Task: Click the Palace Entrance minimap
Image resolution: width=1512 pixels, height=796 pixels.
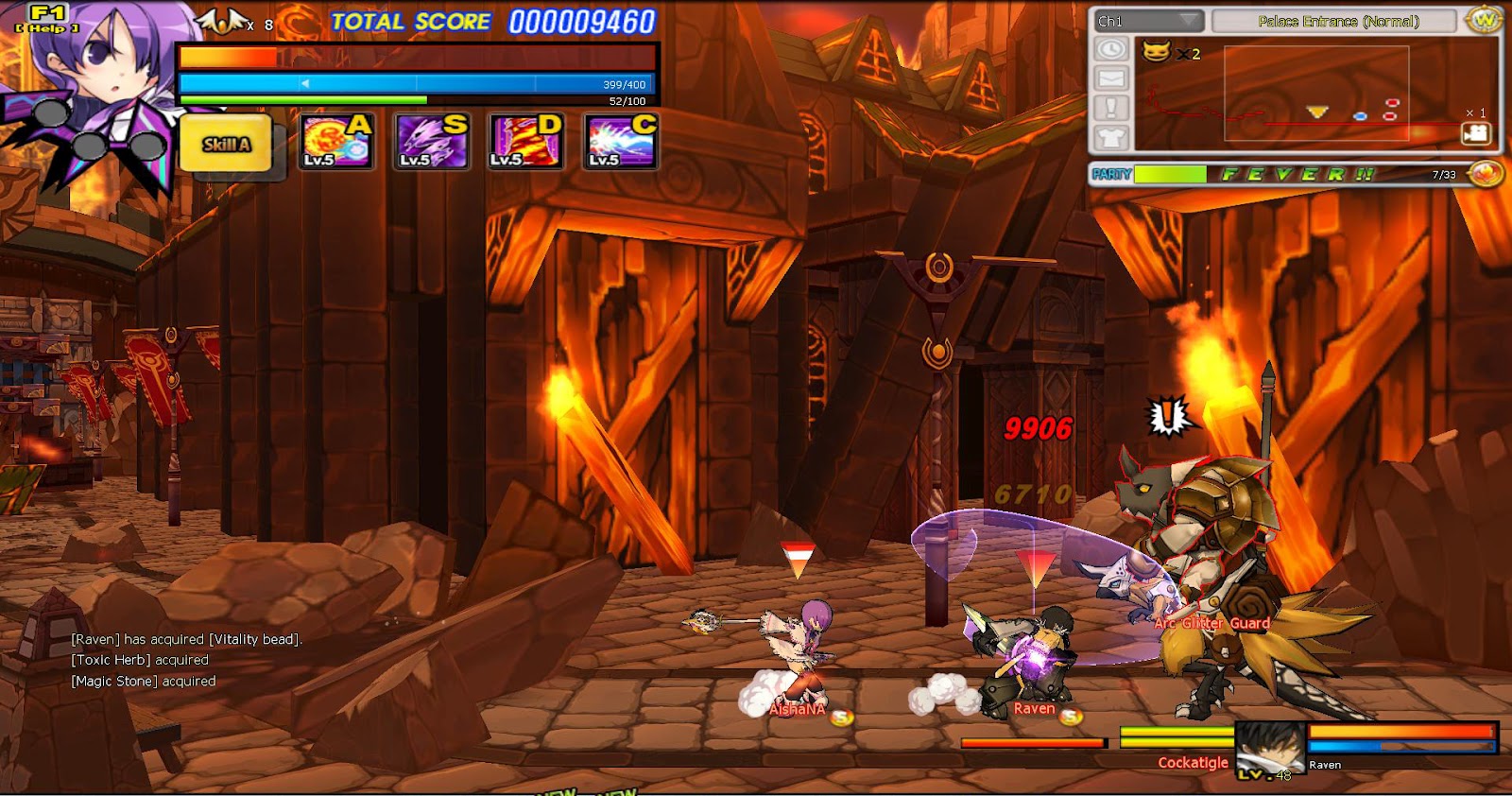Action: point(1314,95)
